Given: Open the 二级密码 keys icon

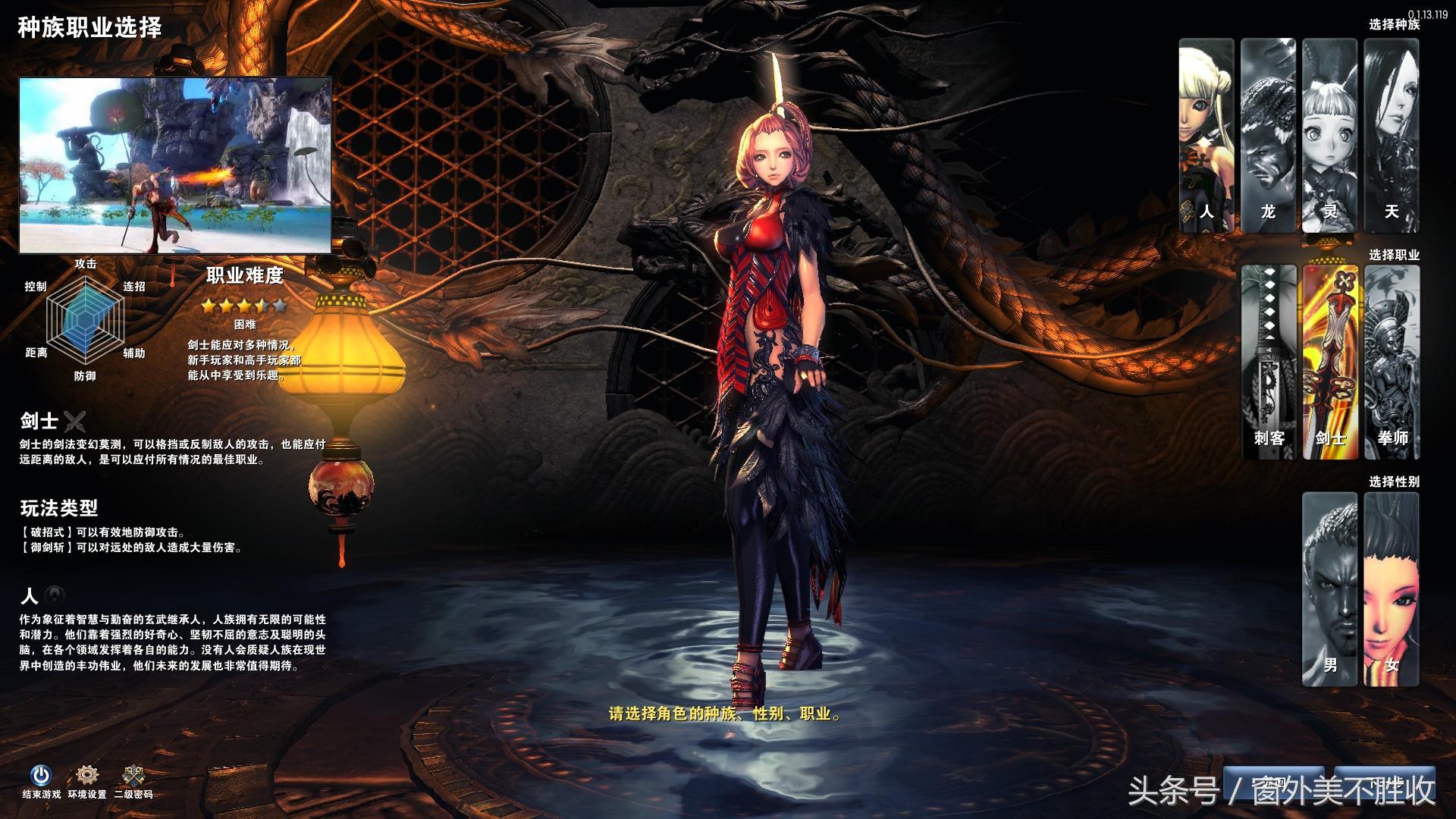Looking at the screenshot, I should (133, 775).
